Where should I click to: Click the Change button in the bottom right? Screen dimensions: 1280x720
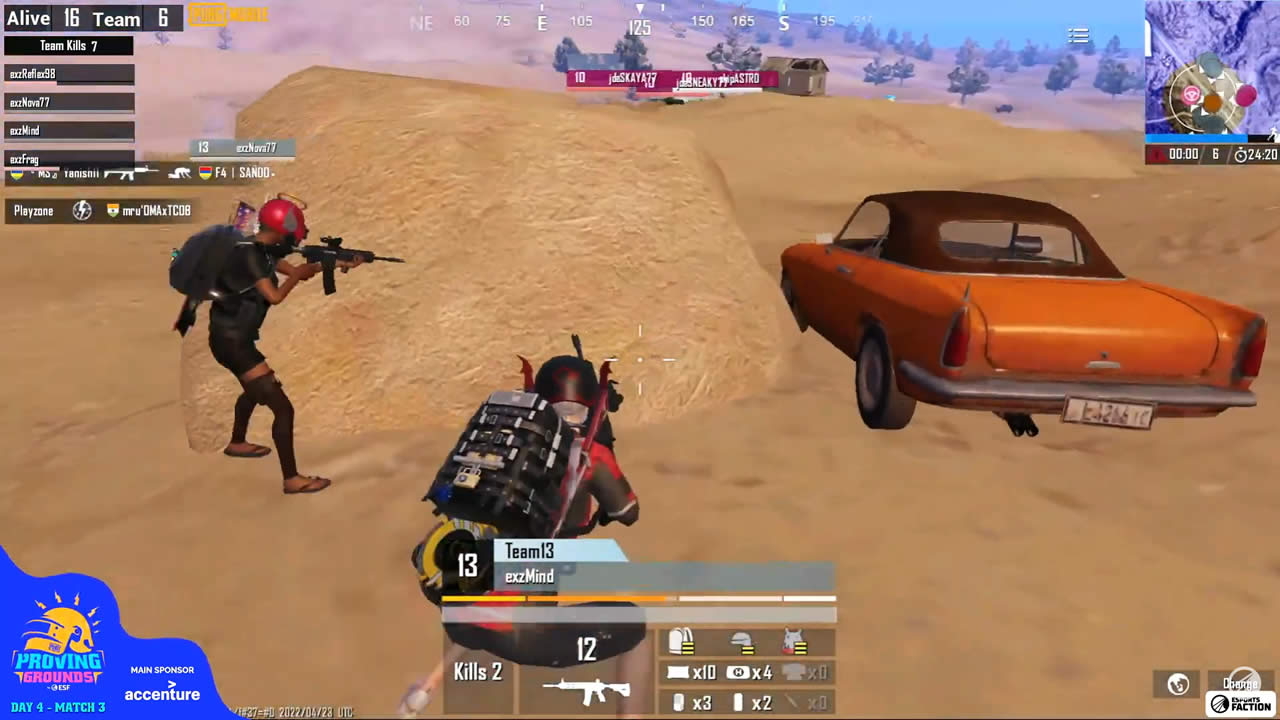coord(1243,683)
